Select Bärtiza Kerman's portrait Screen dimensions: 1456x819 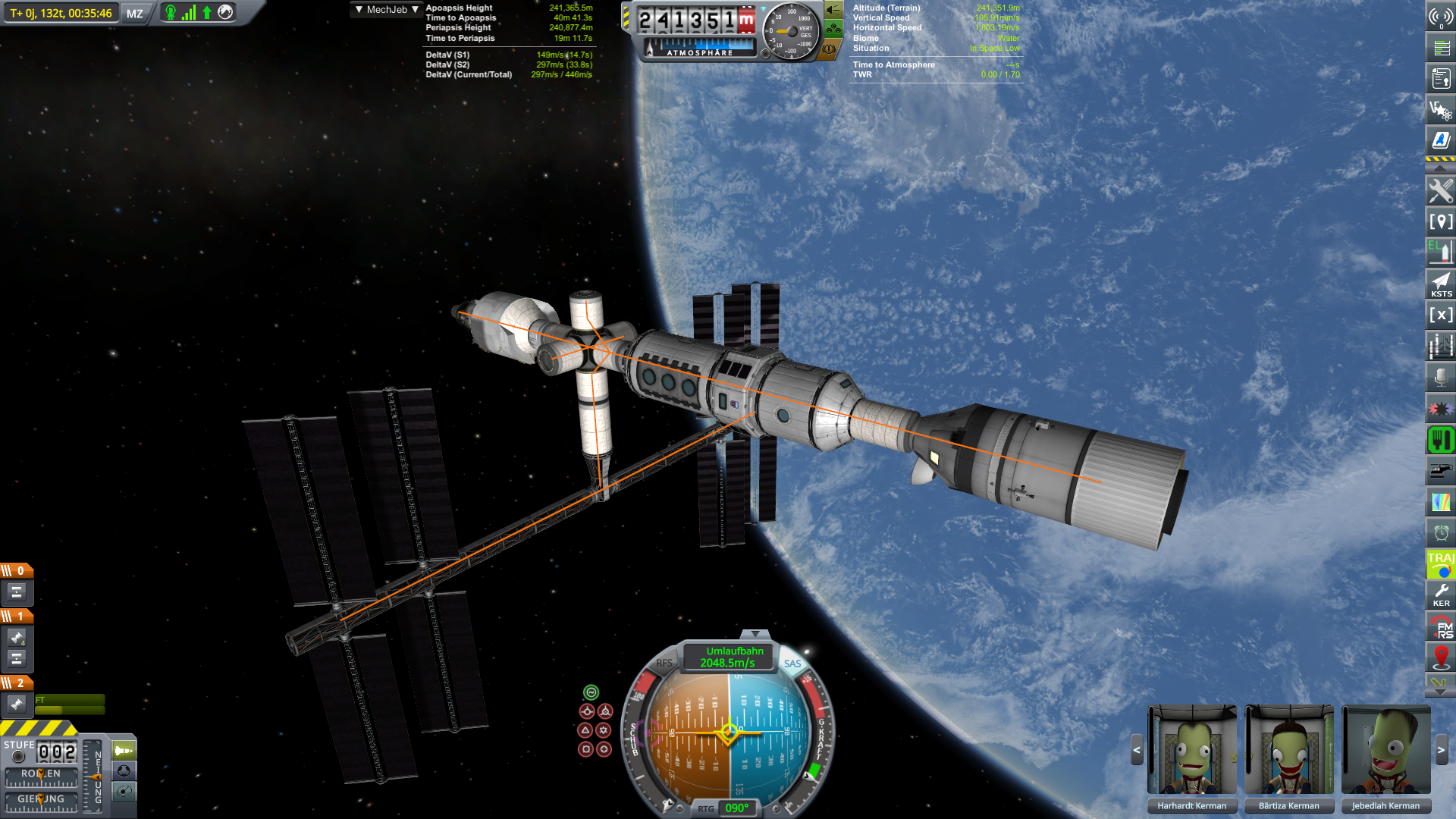pyautogui.click(x=1288, y=750)
